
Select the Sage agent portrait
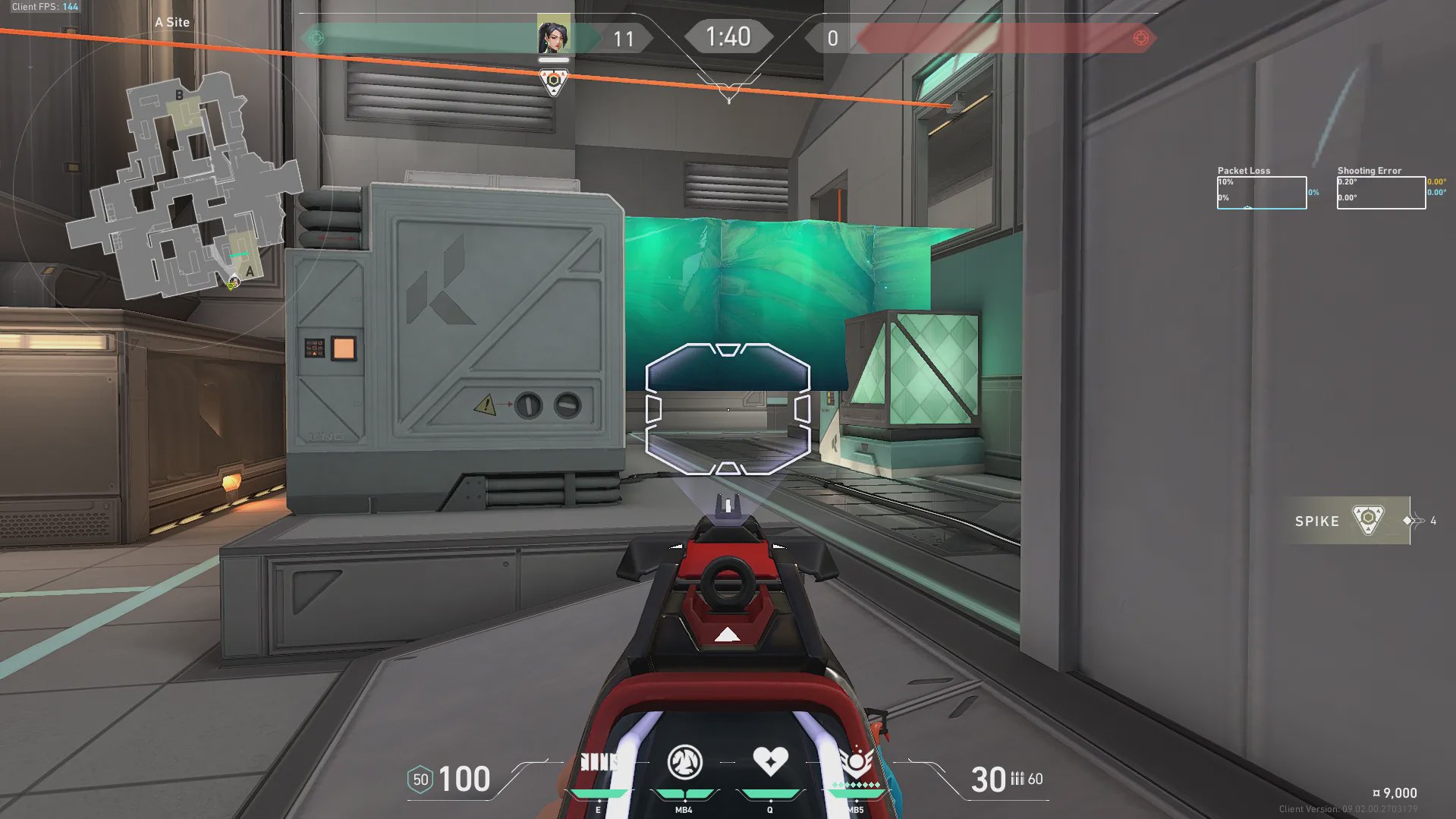click(553, 36)
